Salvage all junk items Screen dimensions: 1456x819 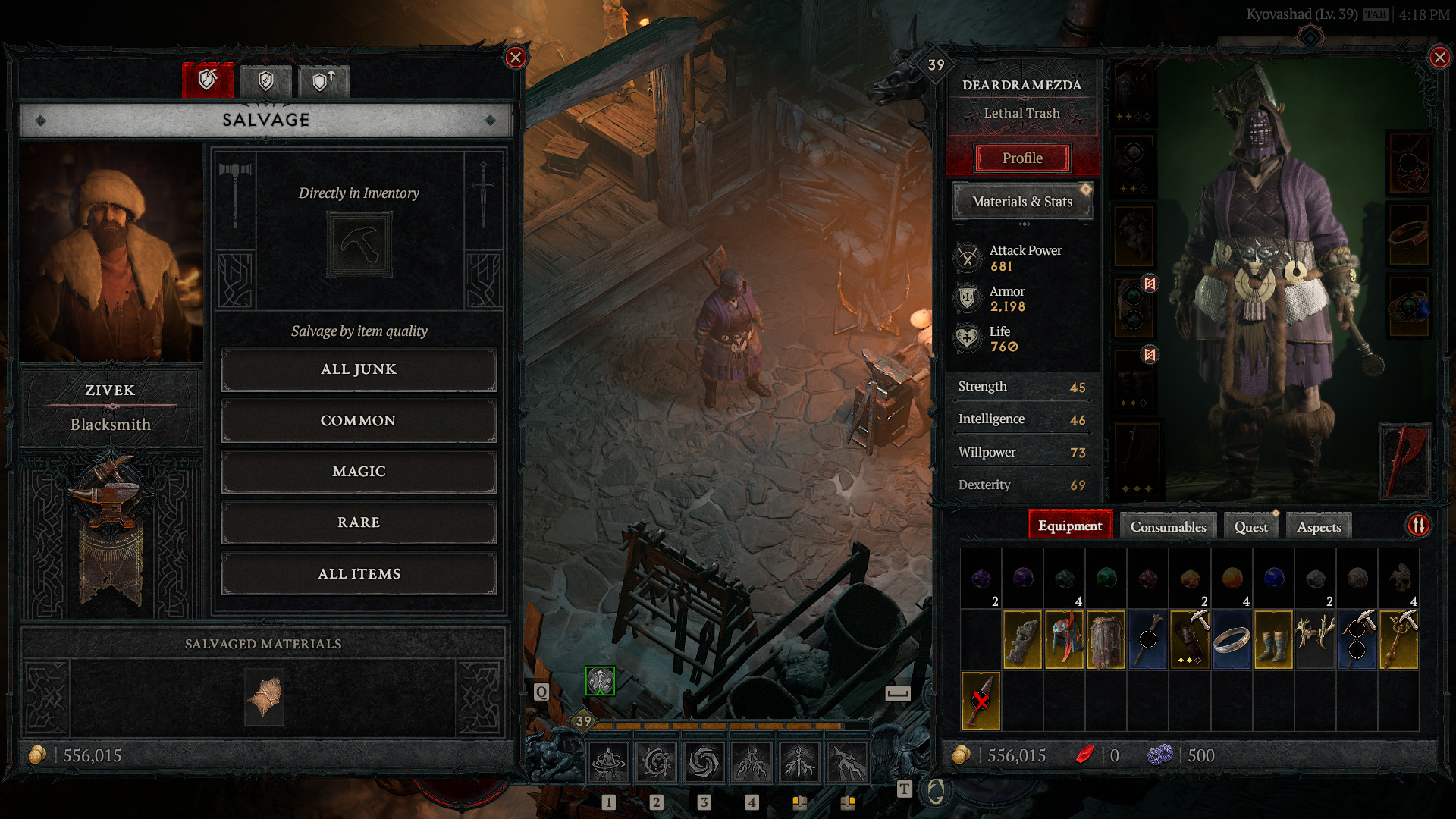pyautogui.click(x=359, y=369)
